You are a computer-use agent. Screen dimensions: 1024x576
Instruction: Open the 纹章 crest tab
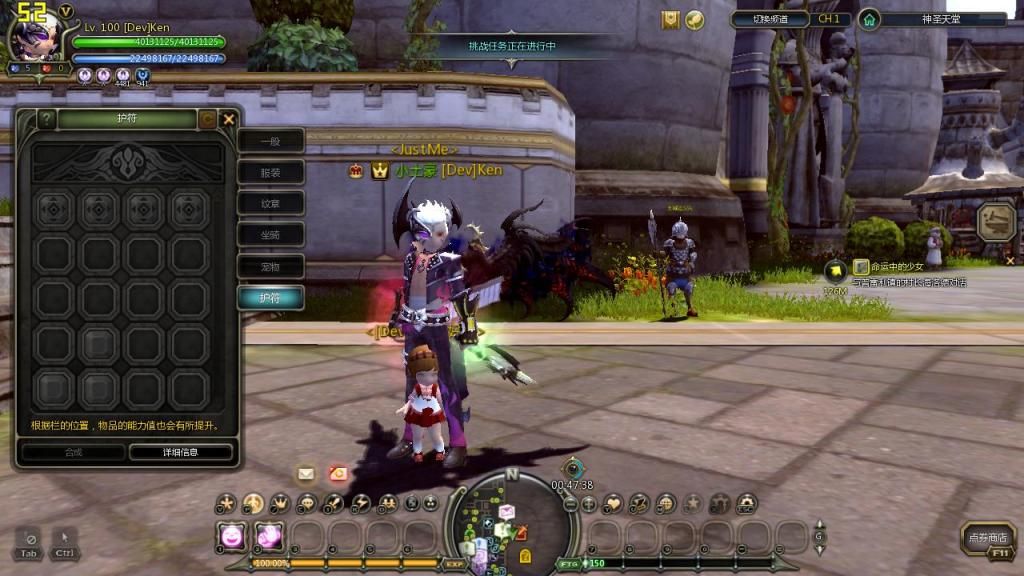(x=270, y=204)
